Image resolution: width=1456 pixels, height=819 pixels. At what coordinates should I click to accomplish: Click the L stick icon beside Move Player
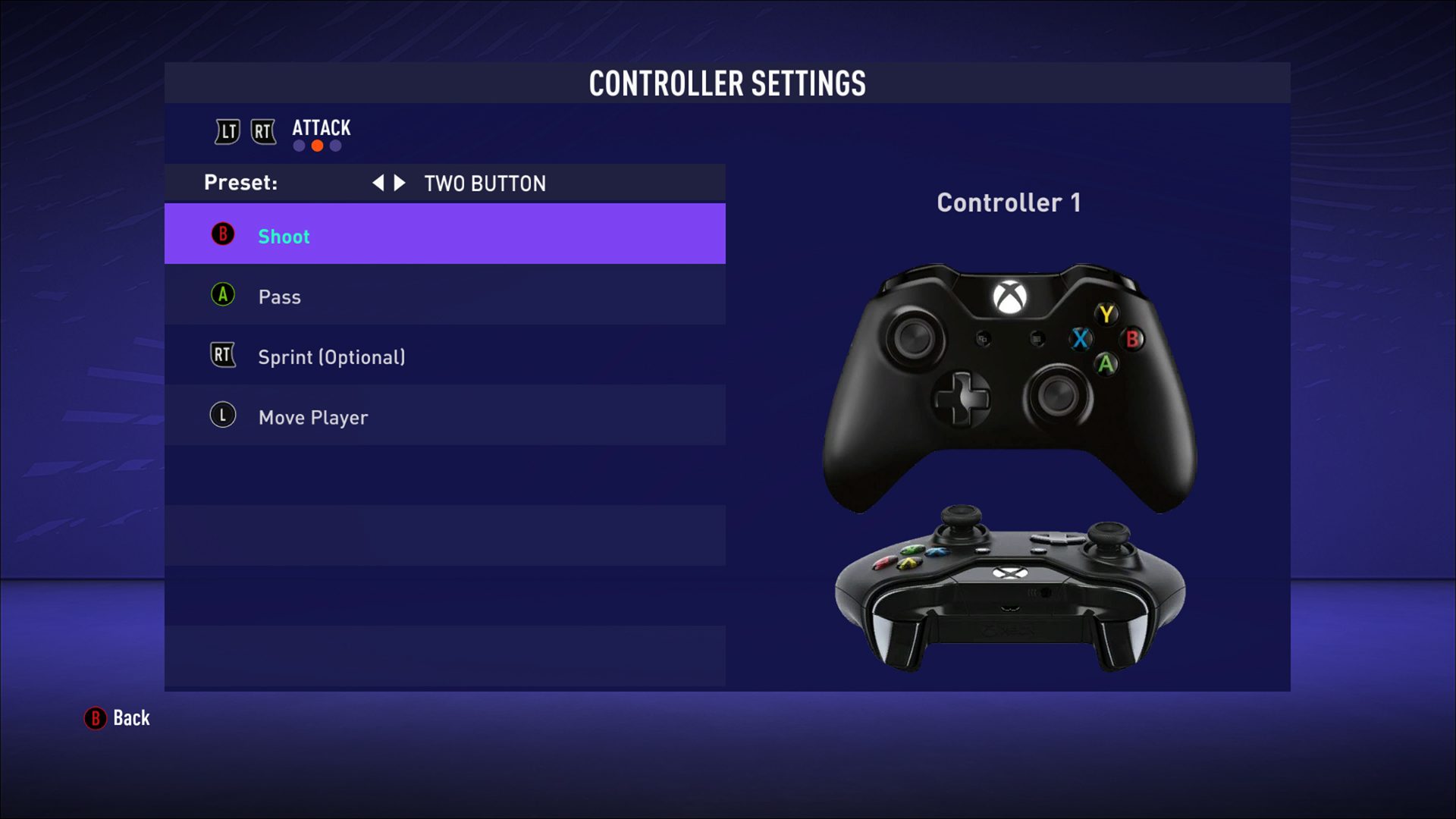[221, 416]
